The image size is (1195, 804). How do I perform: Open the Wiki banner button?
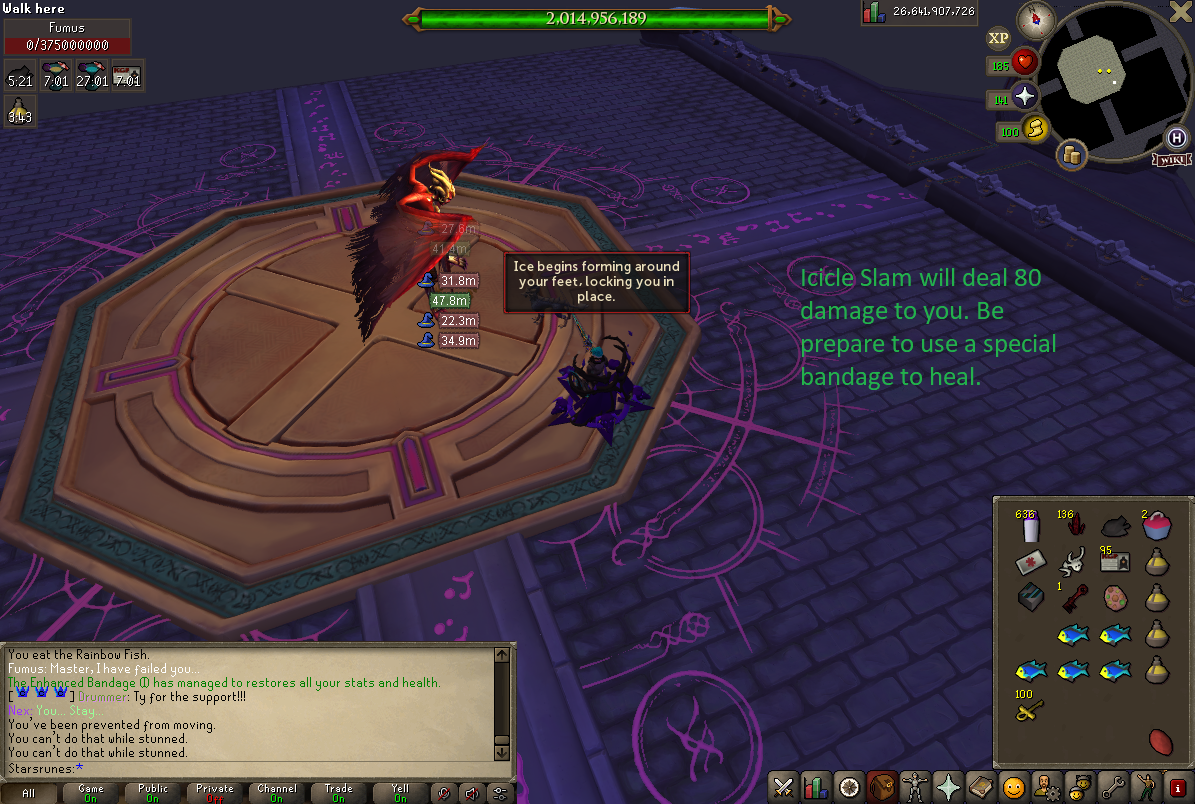coord(1171,159)
